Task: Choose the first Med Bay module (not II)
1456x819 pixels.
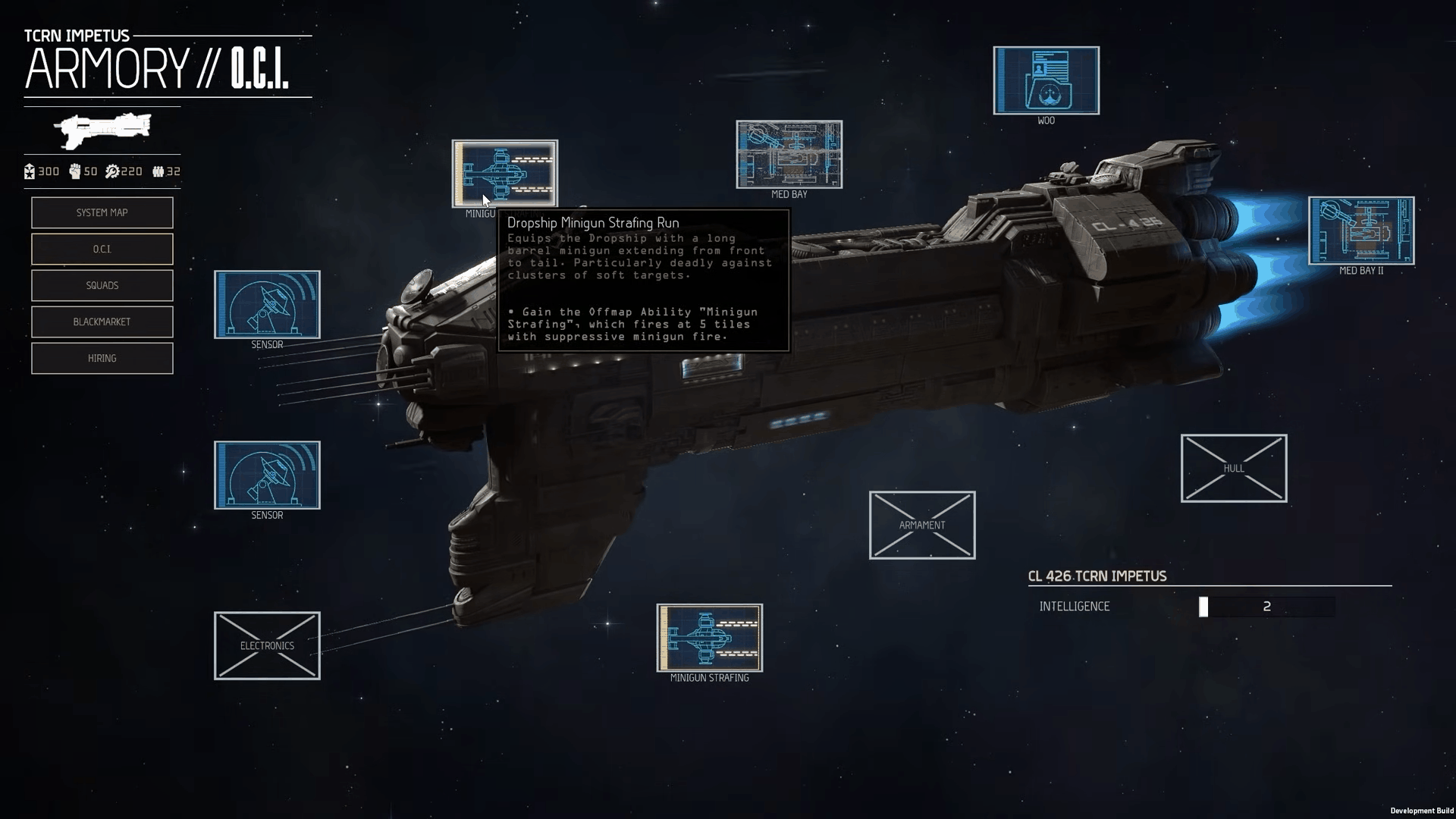Action: pos(789,155)
